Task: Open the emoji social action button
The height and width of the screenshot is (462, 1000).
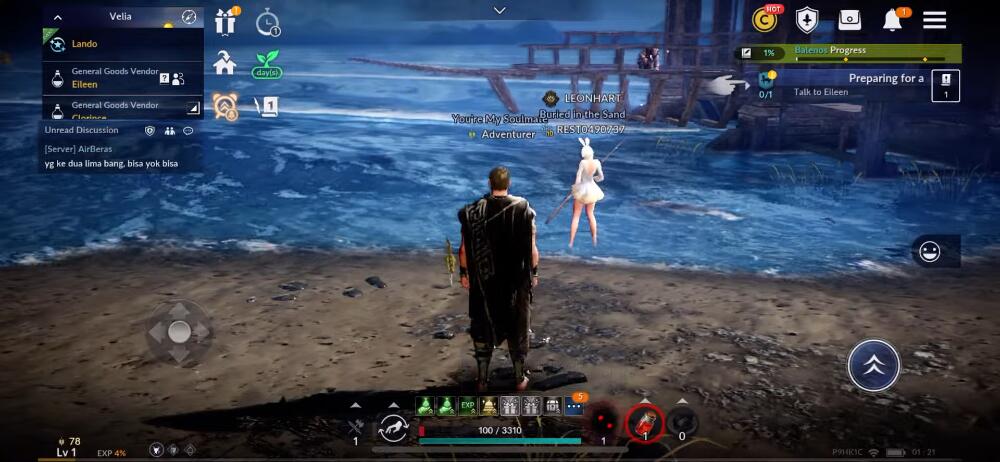Action: 930,252
